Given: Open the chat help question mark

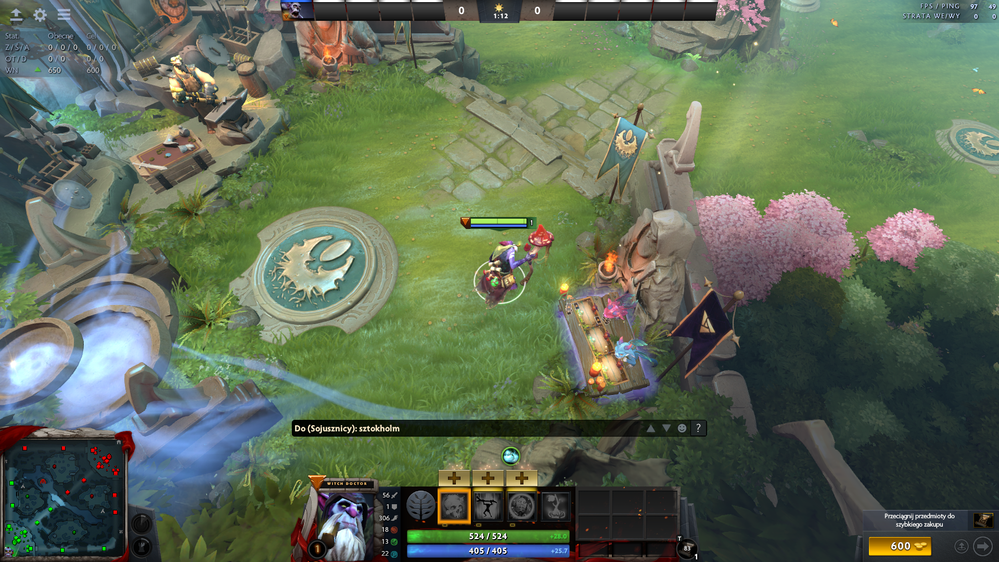Looking at the screenshot, I should click(x=698, y=428).
